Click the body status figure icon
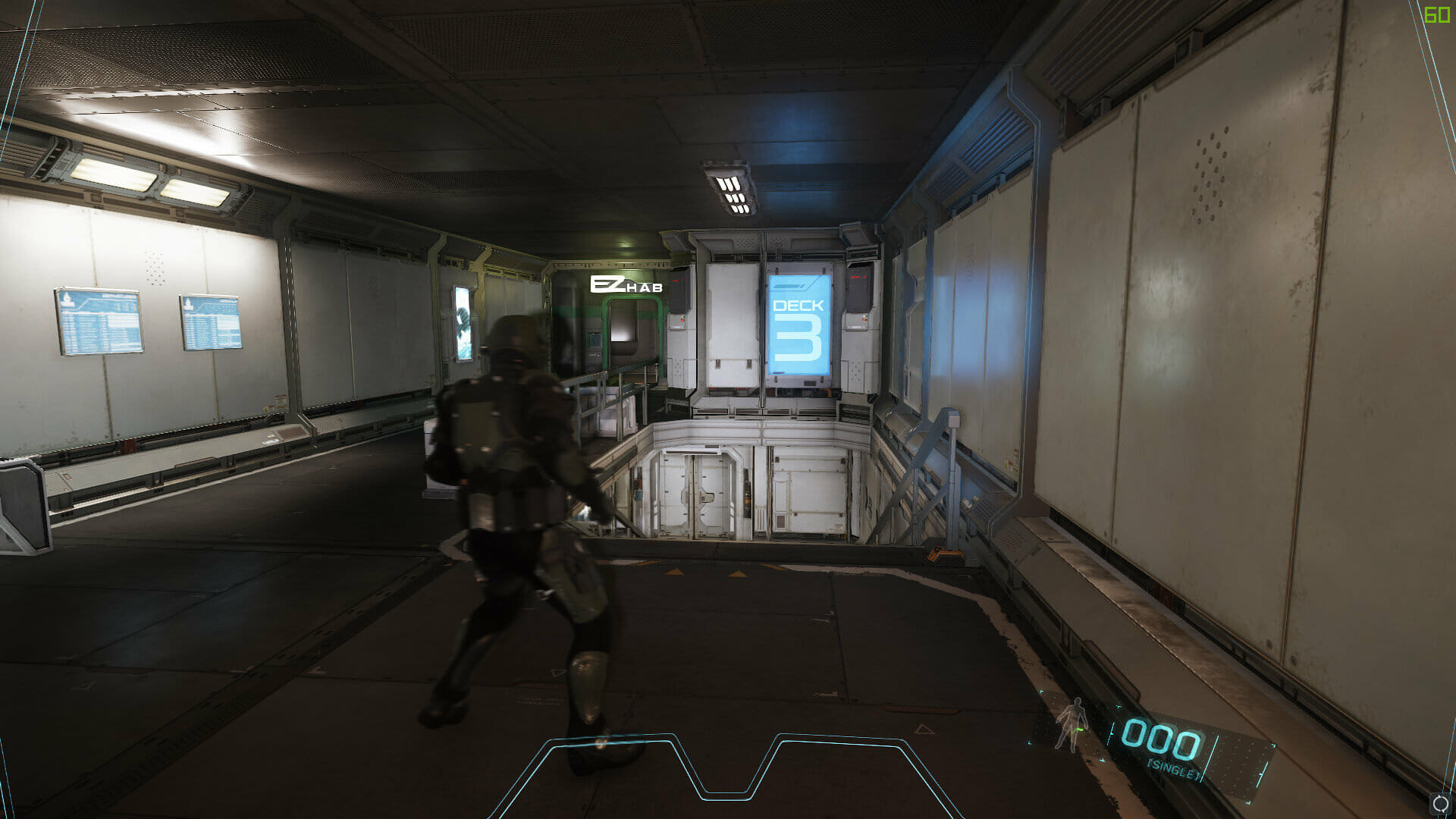Image resolution: width=1456 pixels, height=819 pixels. point(1072,724)
